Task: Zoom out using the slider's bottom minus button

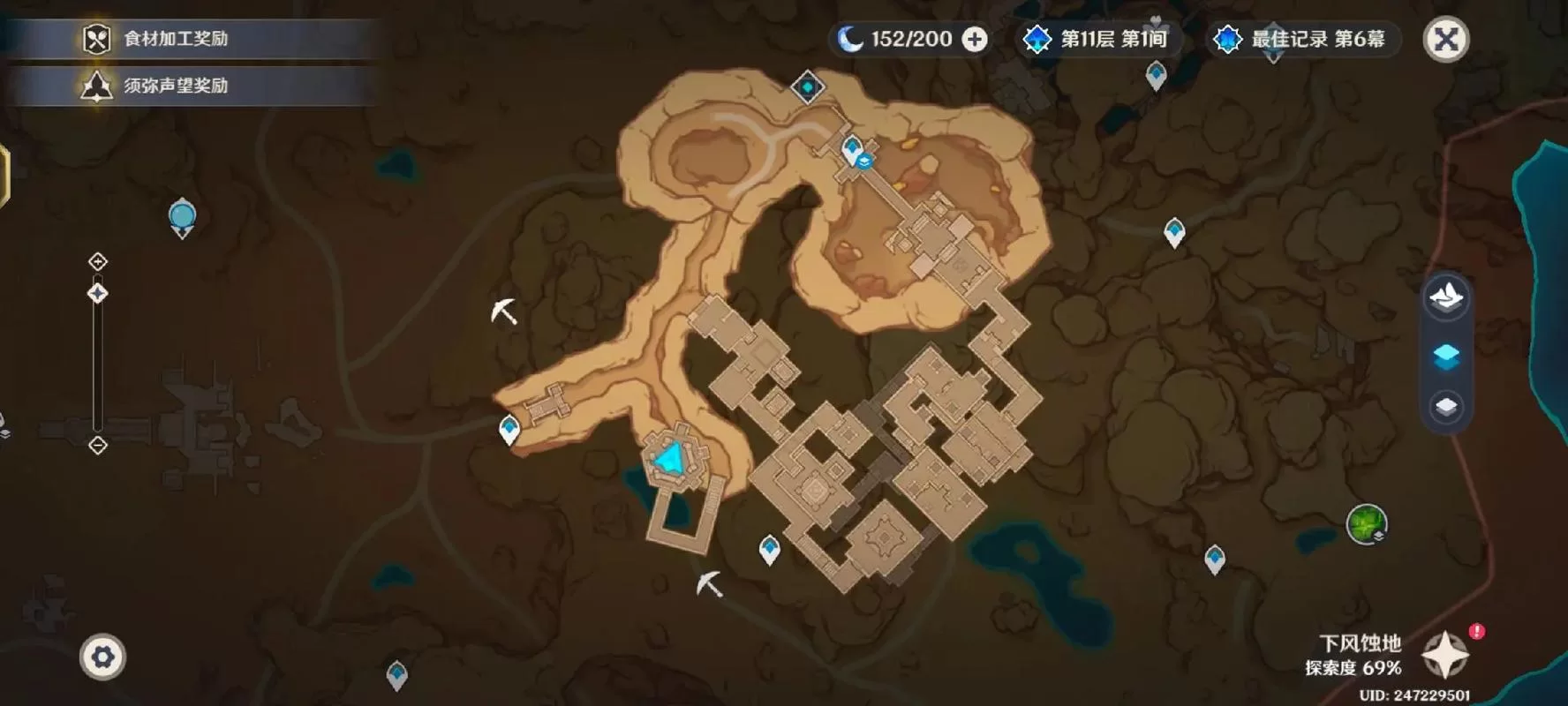Action: pos(98,446)
